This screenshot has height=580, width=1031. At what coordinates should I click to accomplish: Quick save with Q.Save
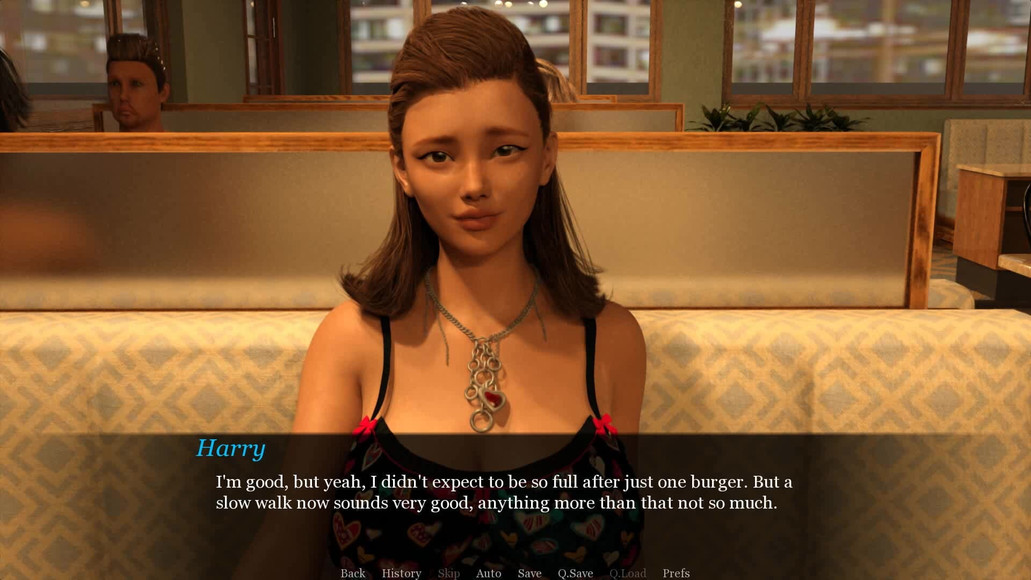(575, 573)
